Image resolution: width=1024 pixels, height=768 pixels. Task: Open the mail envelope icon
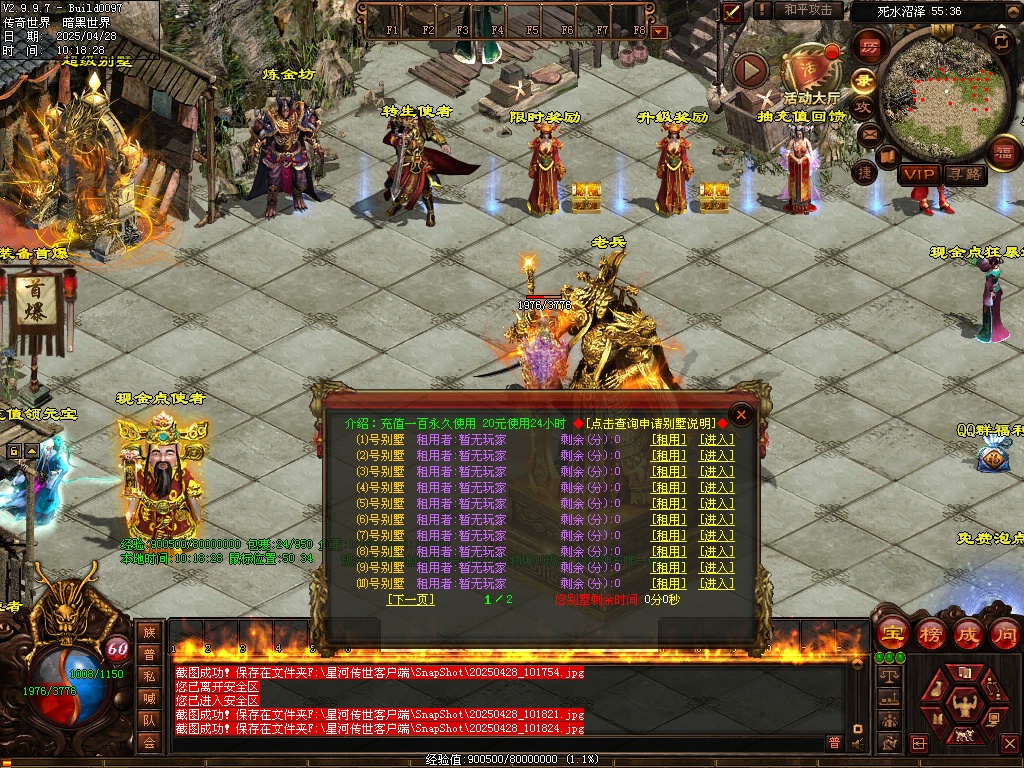coord(868,133)
